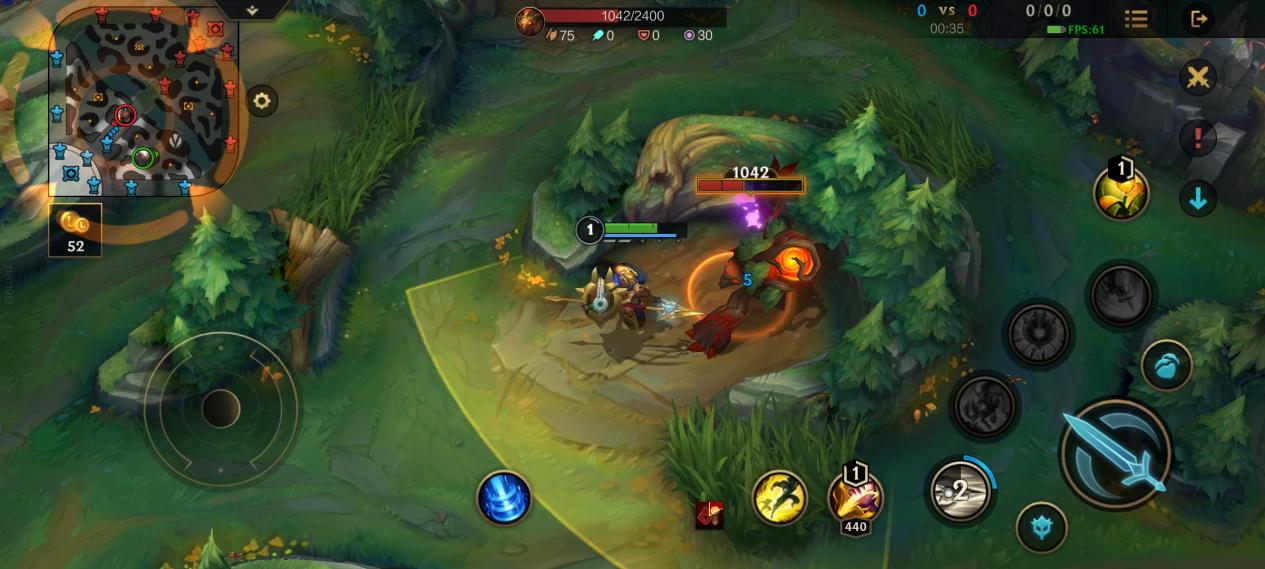Choose the minion-targeting attack button
The width and height of the screenshot is (1265, 569).
pyautogui.click(x=1041, y=527)
